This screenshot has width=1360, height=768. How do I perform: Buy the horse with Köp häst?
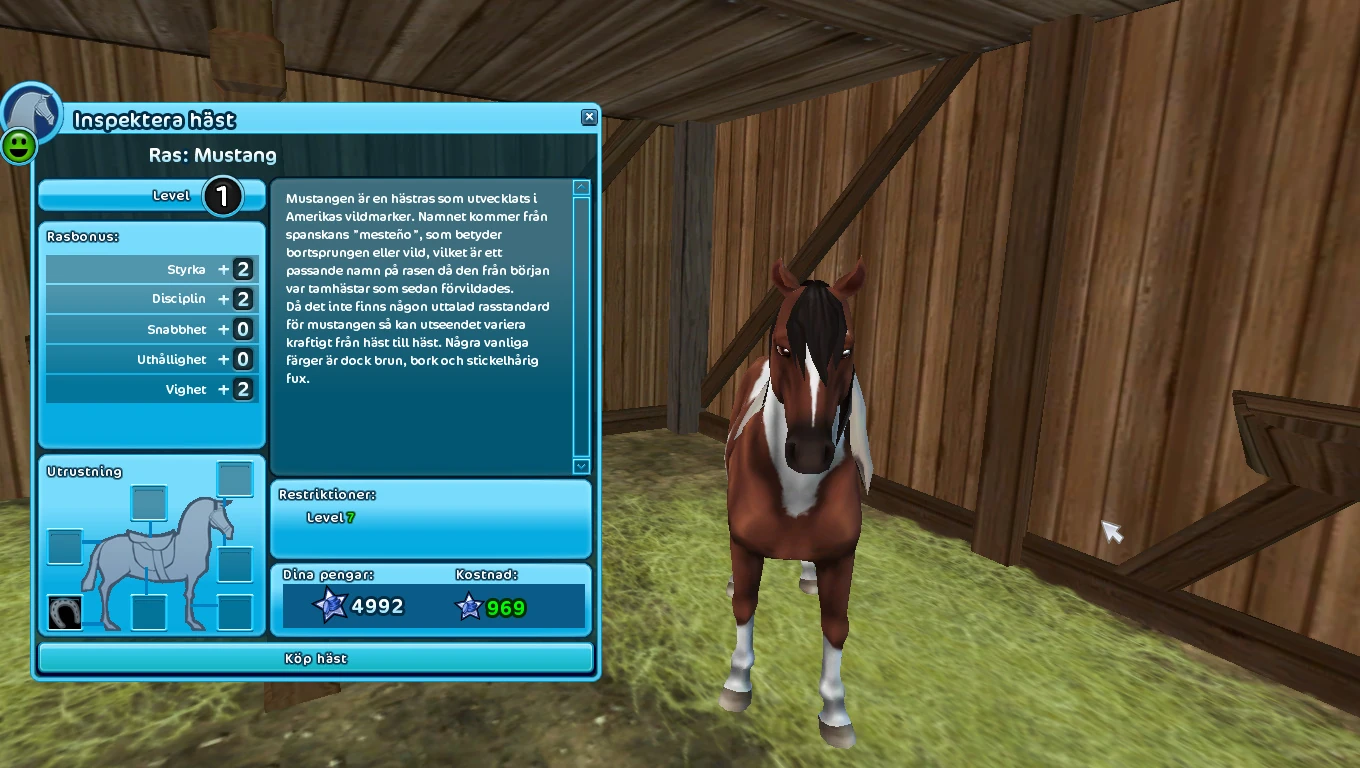(x=316, y=658)
